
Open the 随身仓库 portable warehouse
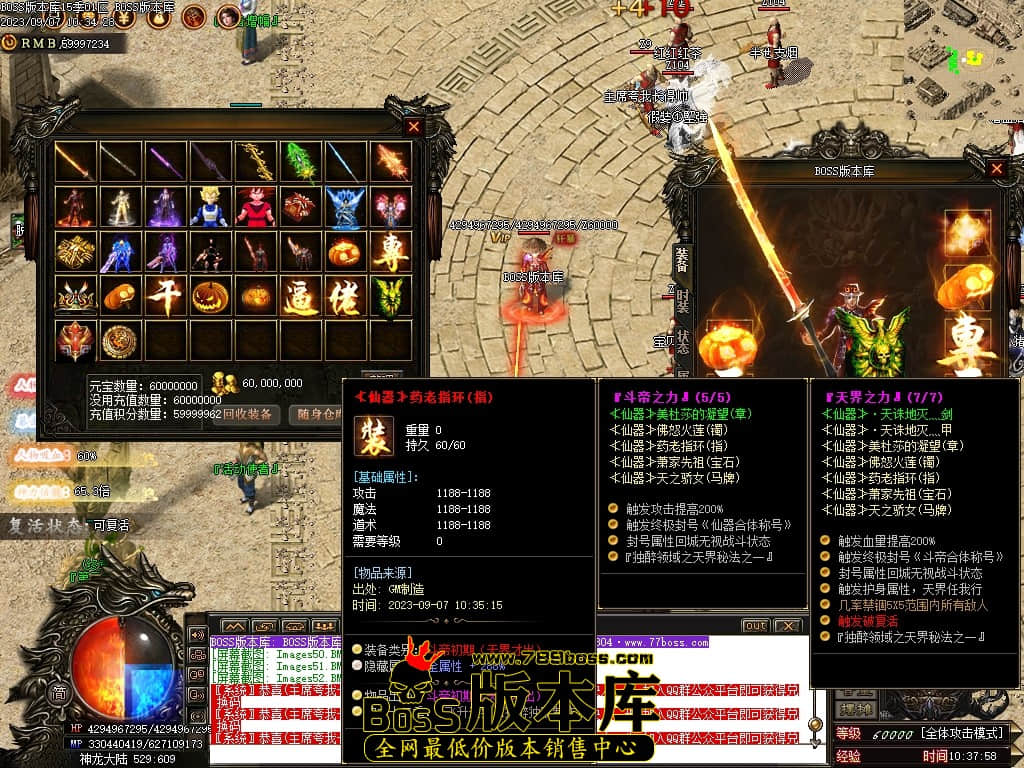[x=320, y=414]
